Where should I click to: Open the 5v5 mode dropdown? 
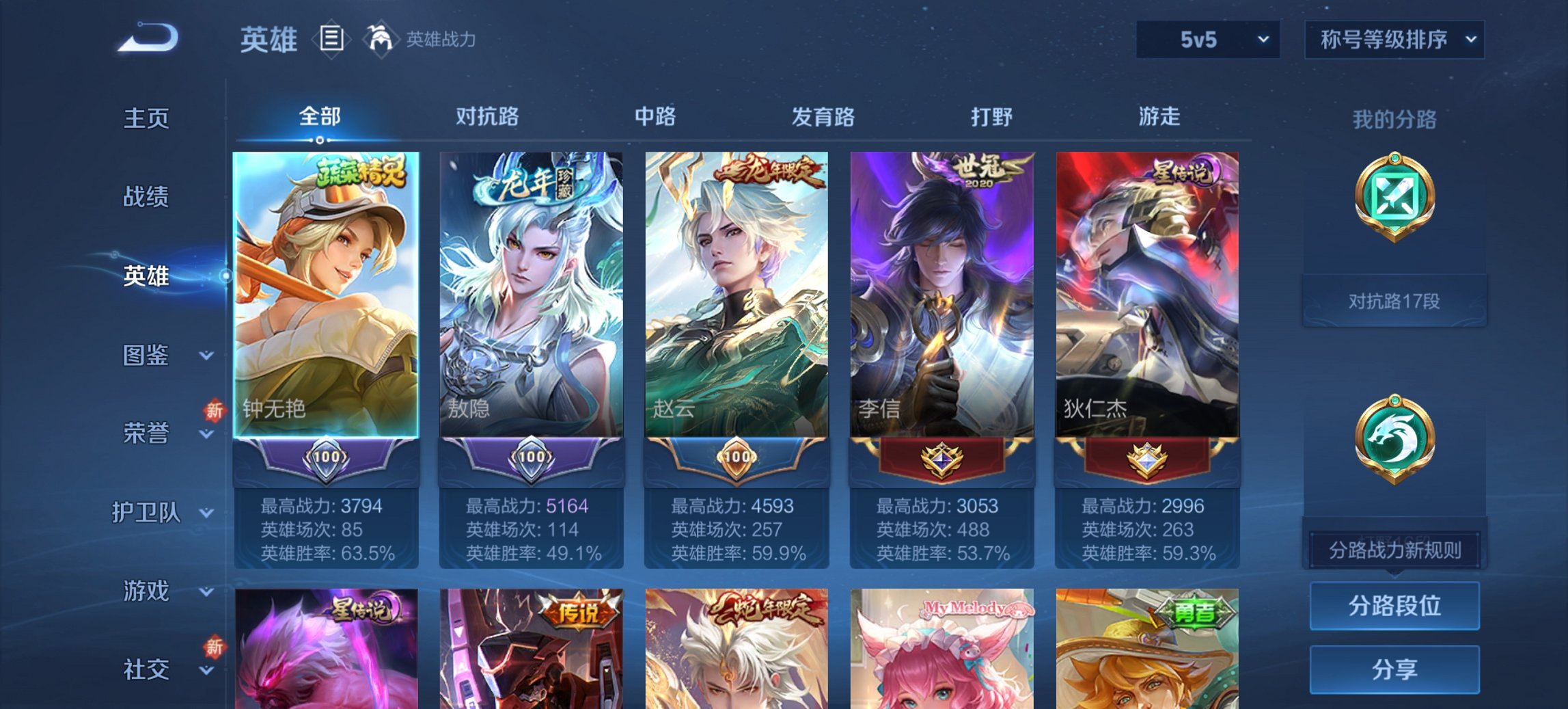tap(1207, 40)
